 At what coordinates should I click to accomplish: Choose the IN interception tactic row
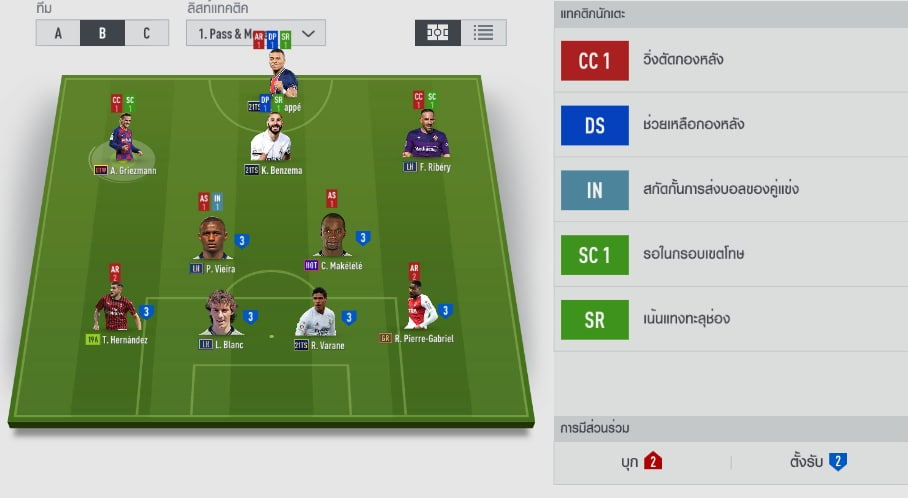(730, 190)
